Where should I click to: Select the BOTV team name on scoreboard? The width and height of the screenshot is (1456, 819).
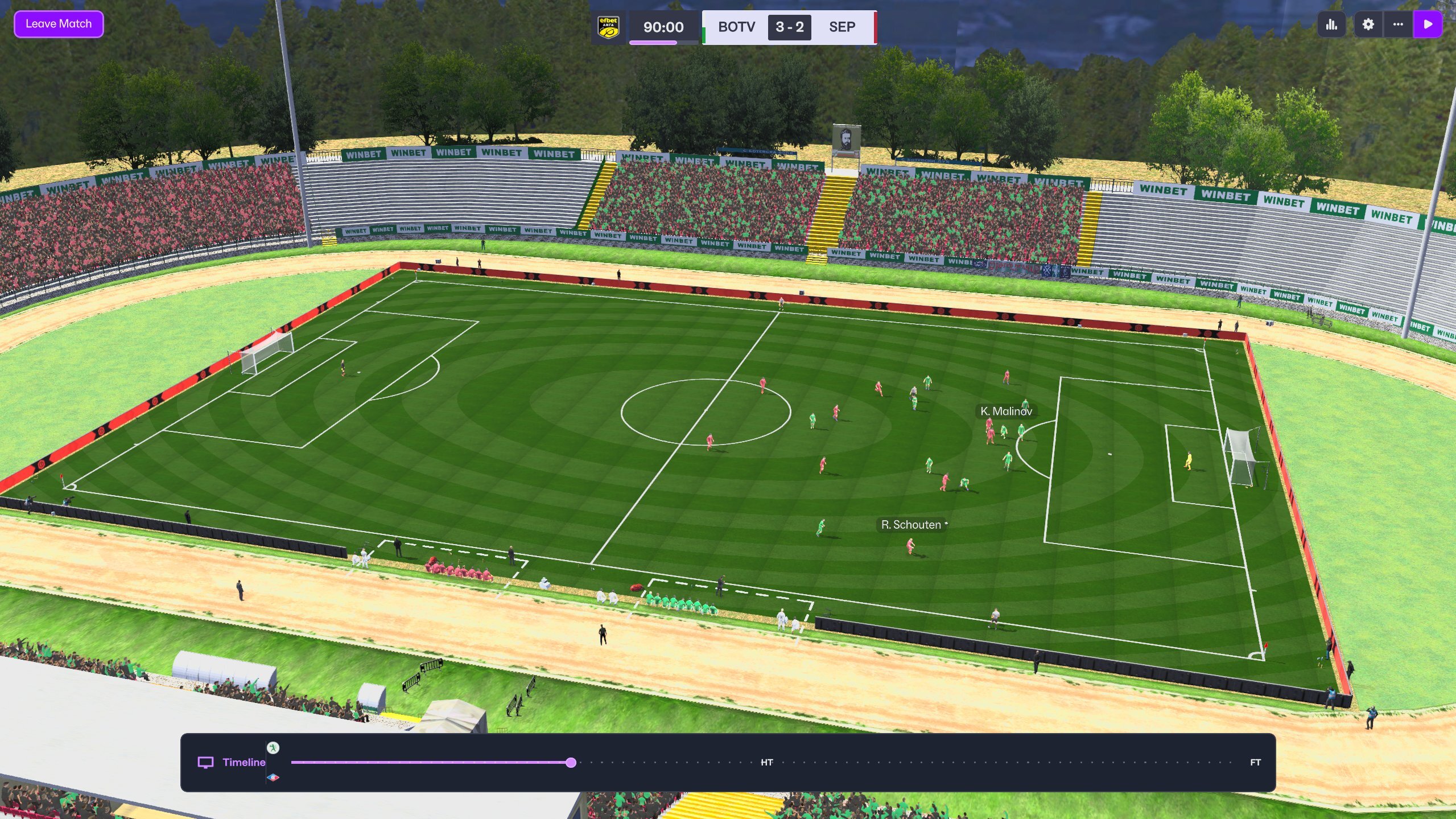[x=736, y=27]
